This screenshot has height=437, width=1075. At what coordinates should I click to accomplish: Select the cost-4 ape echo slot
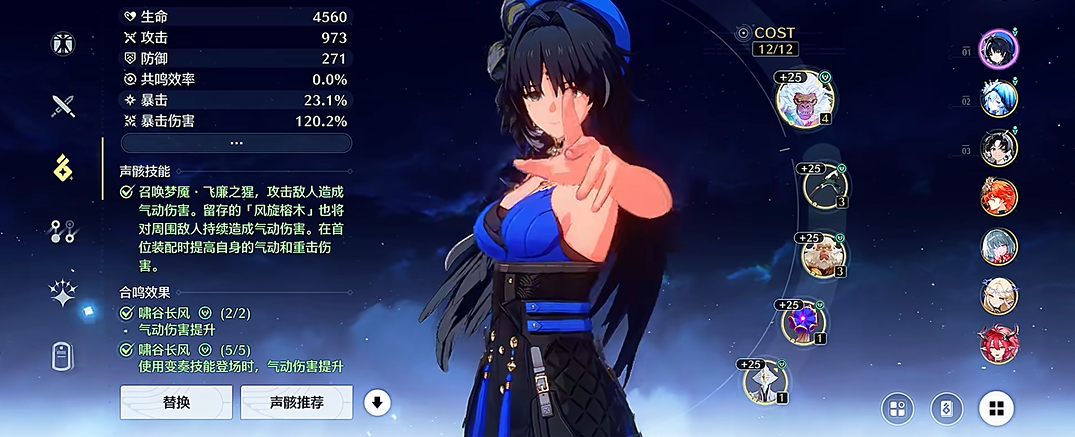click(805, 98)
